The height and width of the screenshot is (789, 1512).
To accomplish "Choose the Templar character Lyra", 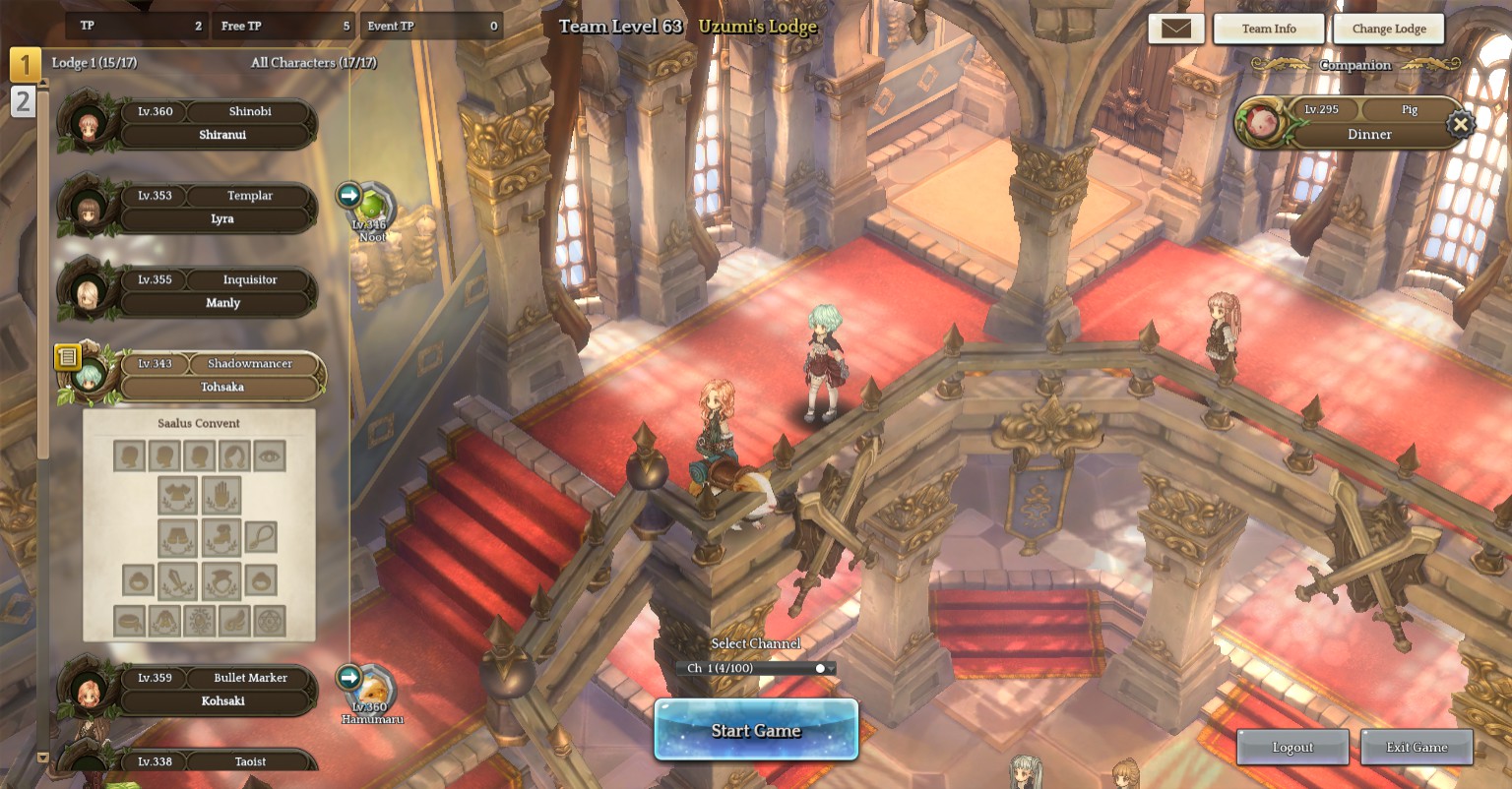I will (220, 208).
